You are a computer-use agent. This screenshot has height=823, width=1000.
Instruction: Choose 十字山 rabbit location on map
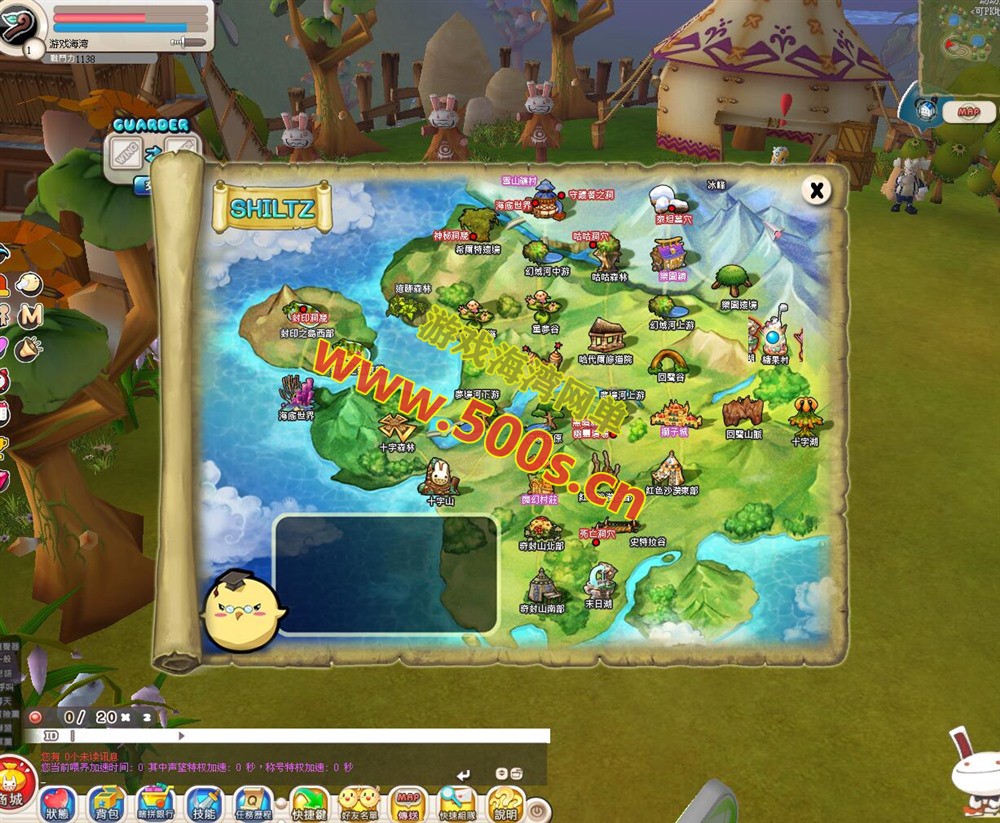click(x=440, y=478)
